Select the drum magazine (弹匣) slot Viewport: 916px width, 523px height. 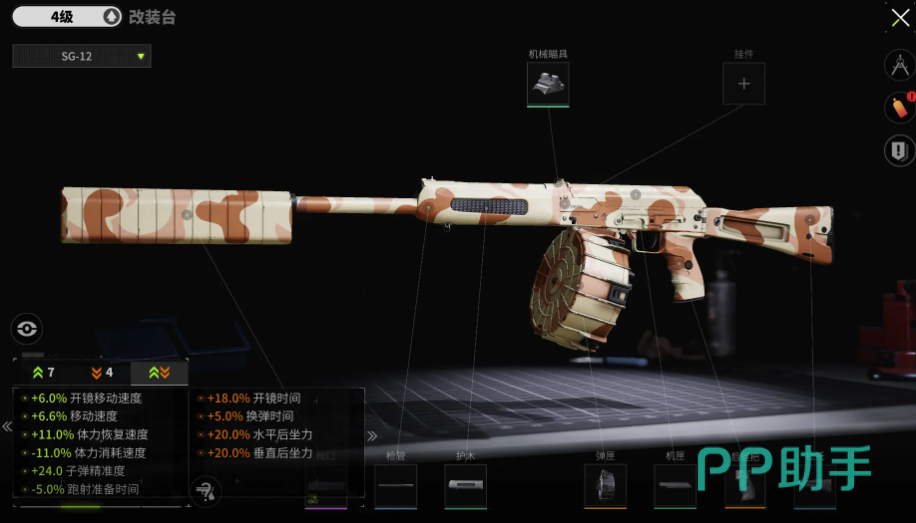[x=605, y=486]
